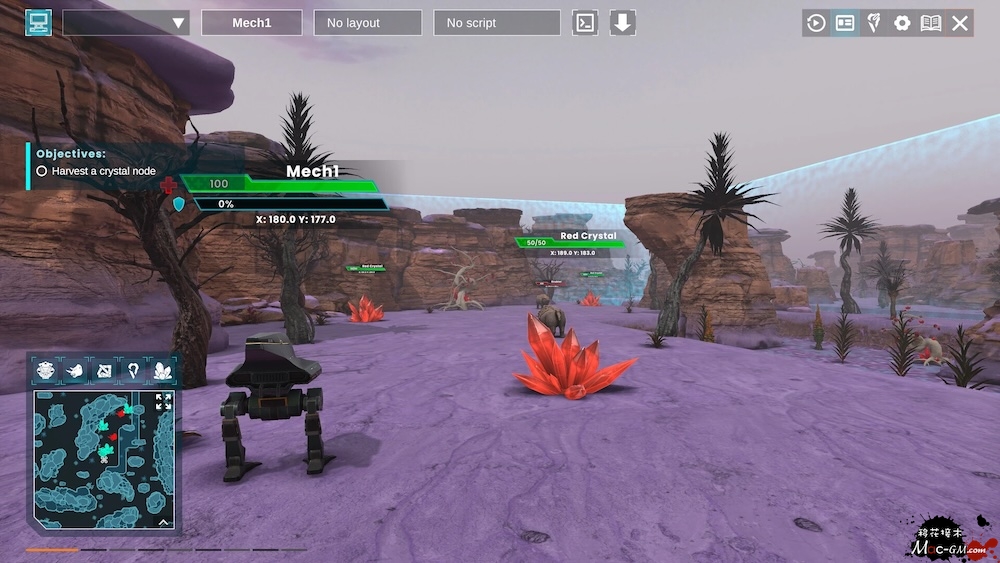This screenshot has width=1000, height=563.
Task: Click the circular play icon in the toolbar
Action: (x=816, y=23)
